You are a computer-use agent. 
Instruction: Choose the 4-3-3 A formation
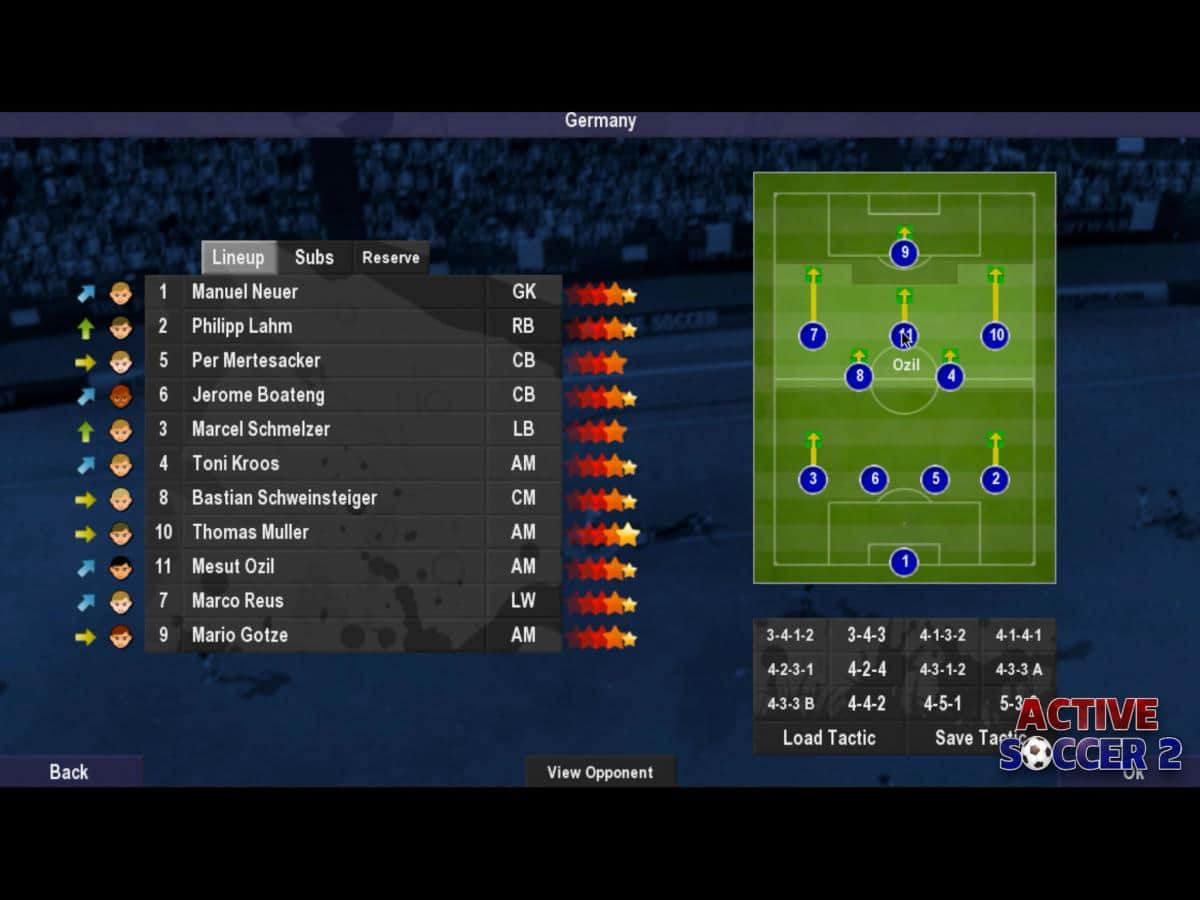(1017, 670)
